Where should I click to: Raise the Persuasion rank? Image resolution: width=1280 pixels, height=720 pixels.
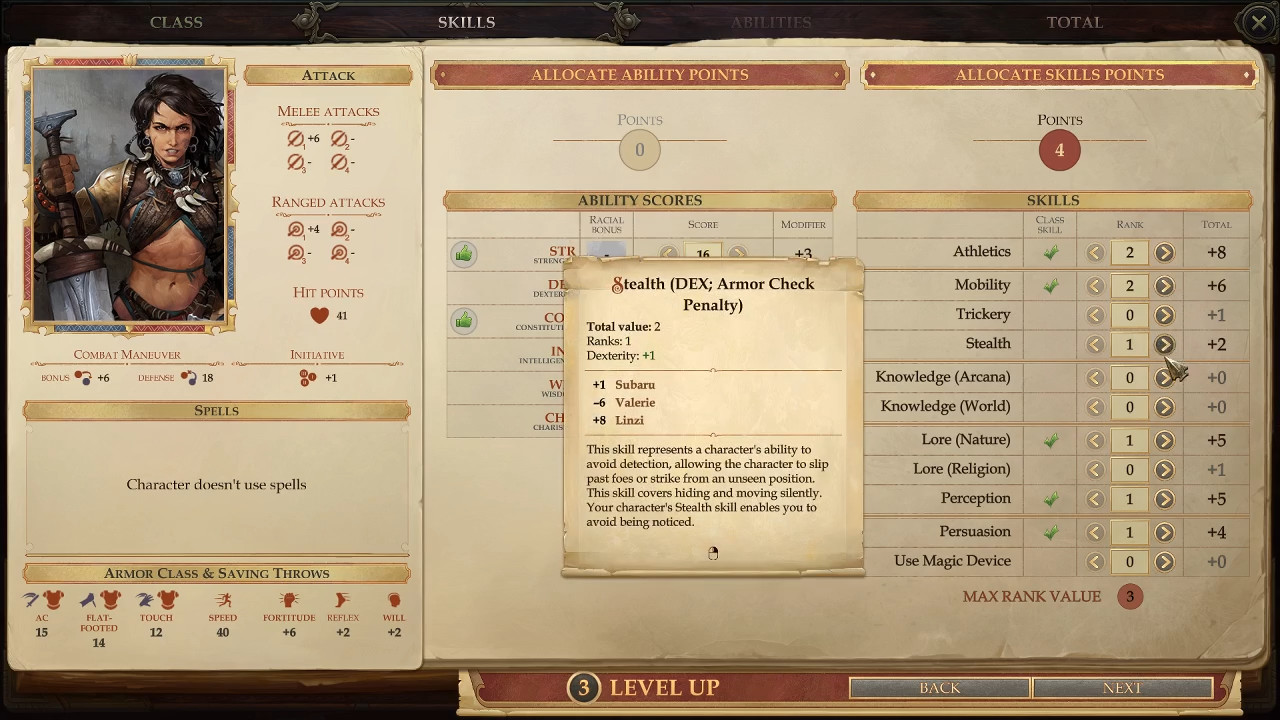[x=1164, y=532]
